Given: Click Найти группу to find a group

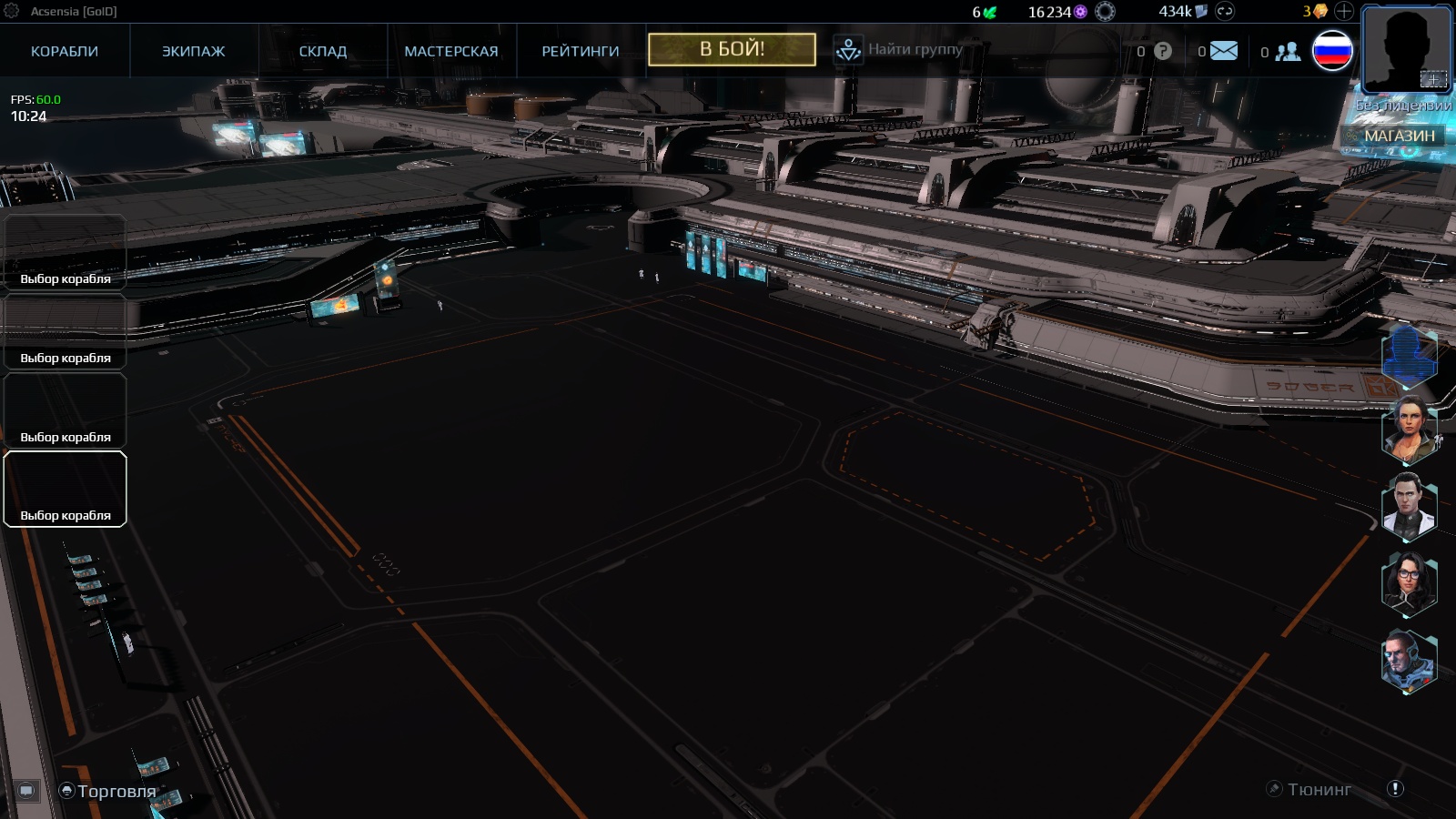Looking at the screenshot, I should [x=915, y=49].
